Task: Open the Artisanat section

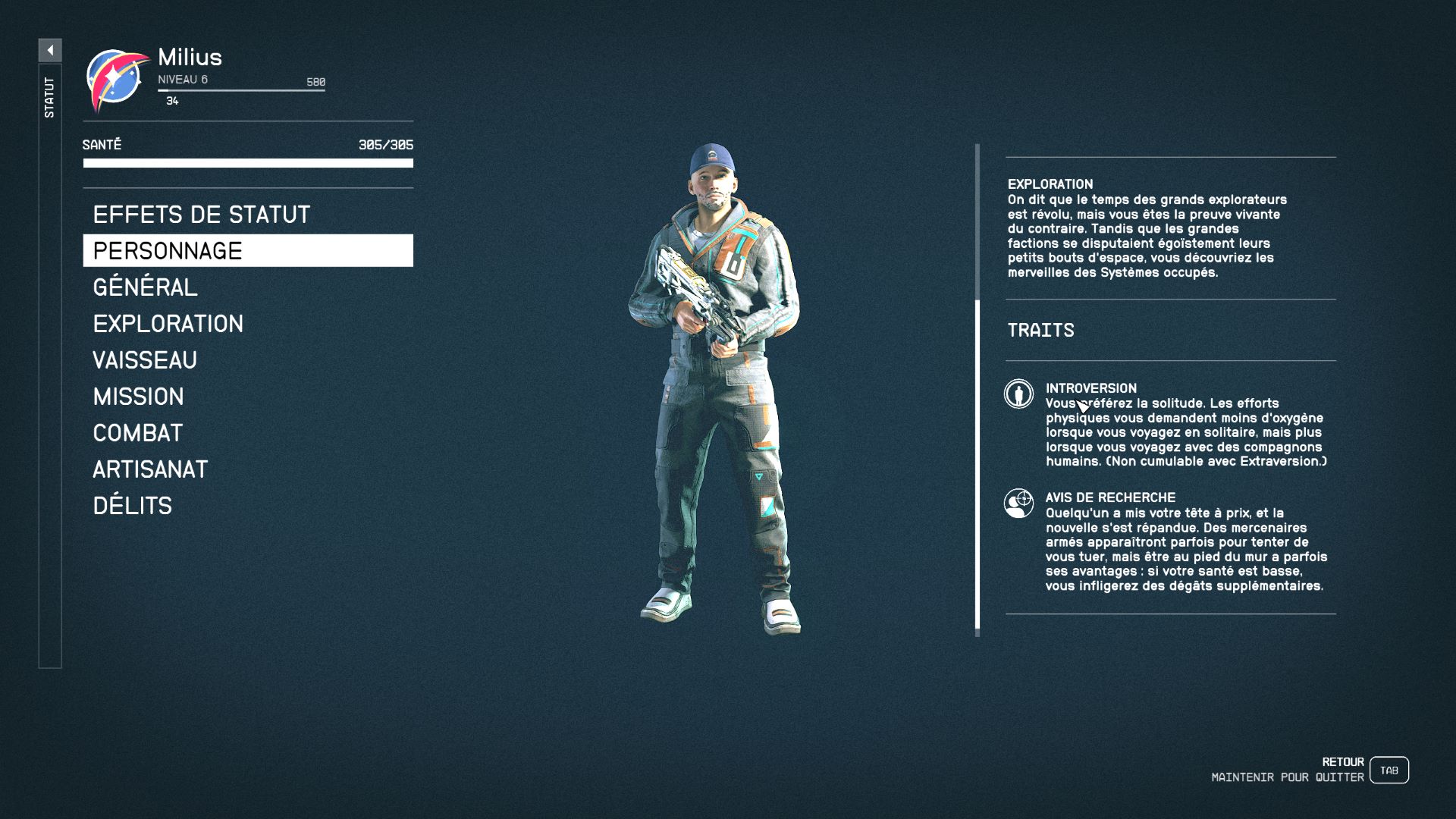Action: [x=150, y=469]
